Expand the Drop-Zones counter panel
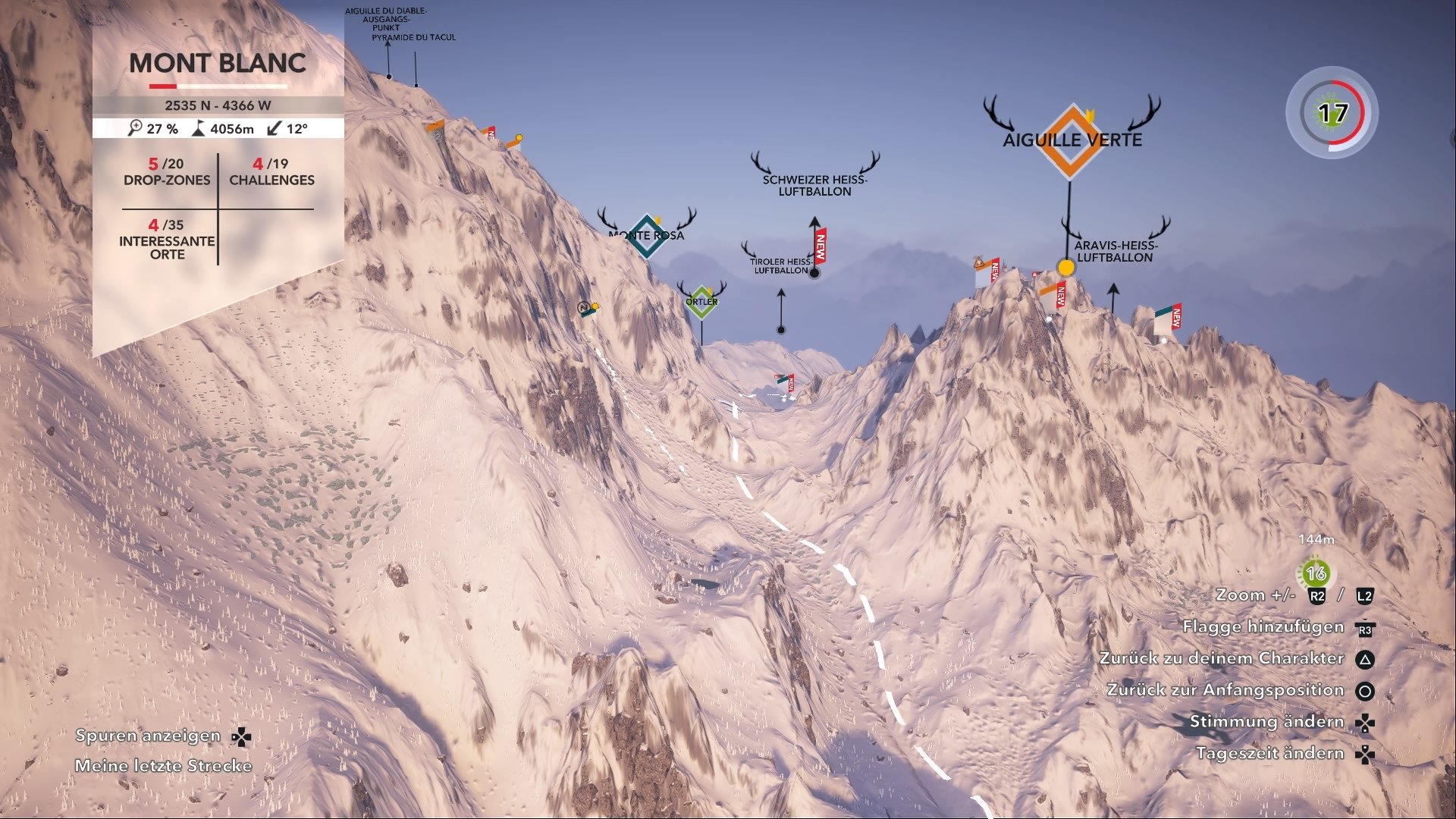This screenshot has height=819, width=1456. [x=166, y=173]
